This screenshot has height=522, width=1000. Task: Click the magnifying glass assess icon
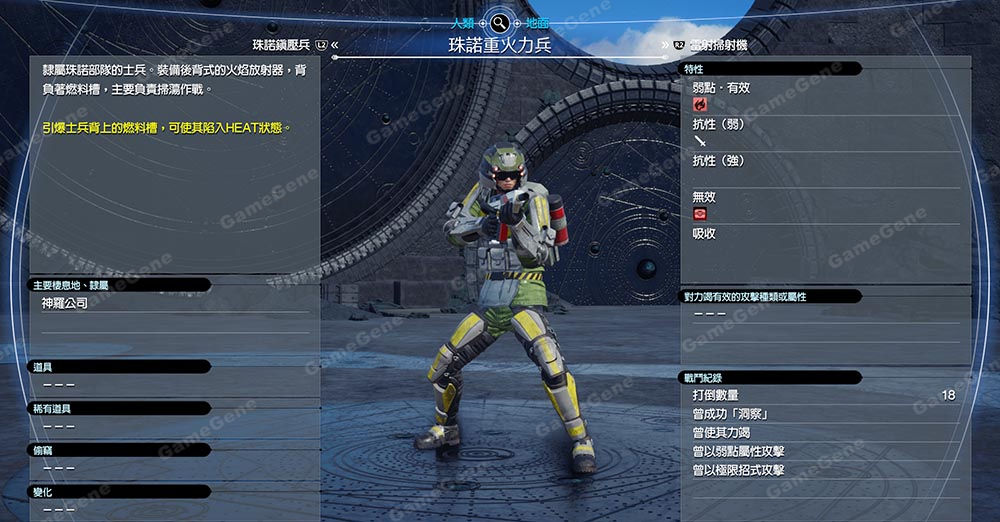click(x=499, y=21)
